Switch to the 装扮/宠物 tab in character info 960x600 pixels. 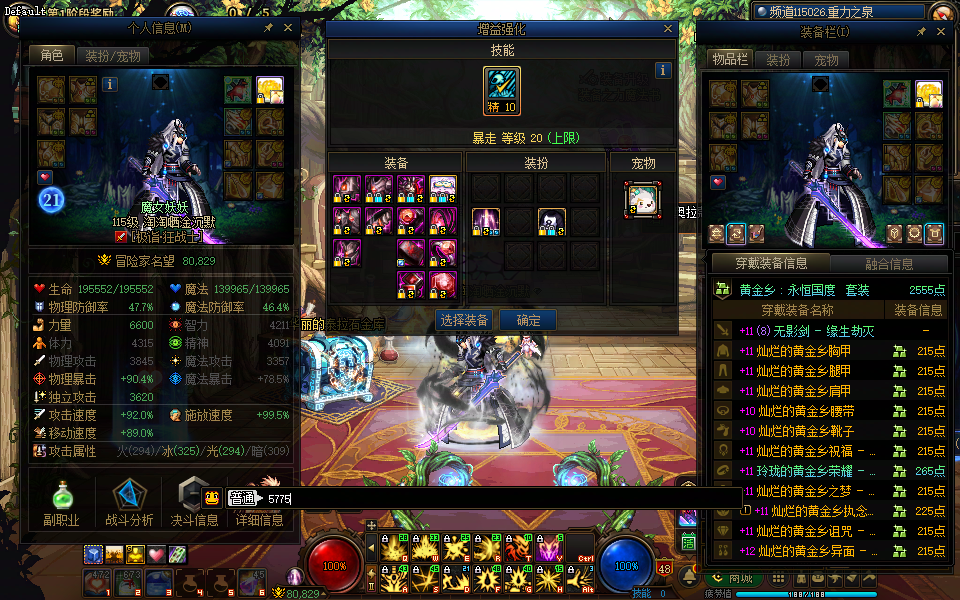(x=112, y=56)
